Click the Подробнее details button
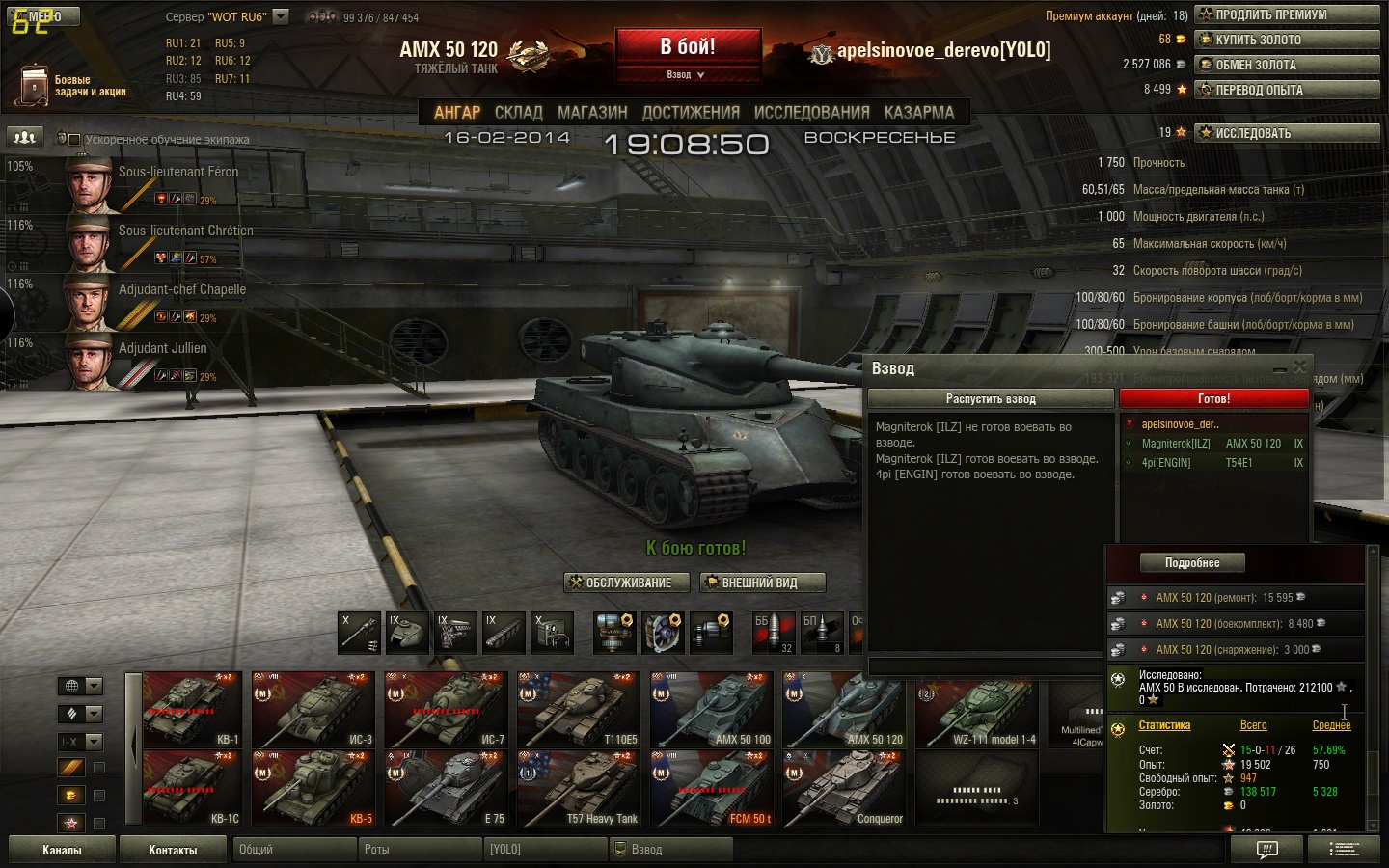This screenshot has height=868, width=1389. (x=1191, y=562)
